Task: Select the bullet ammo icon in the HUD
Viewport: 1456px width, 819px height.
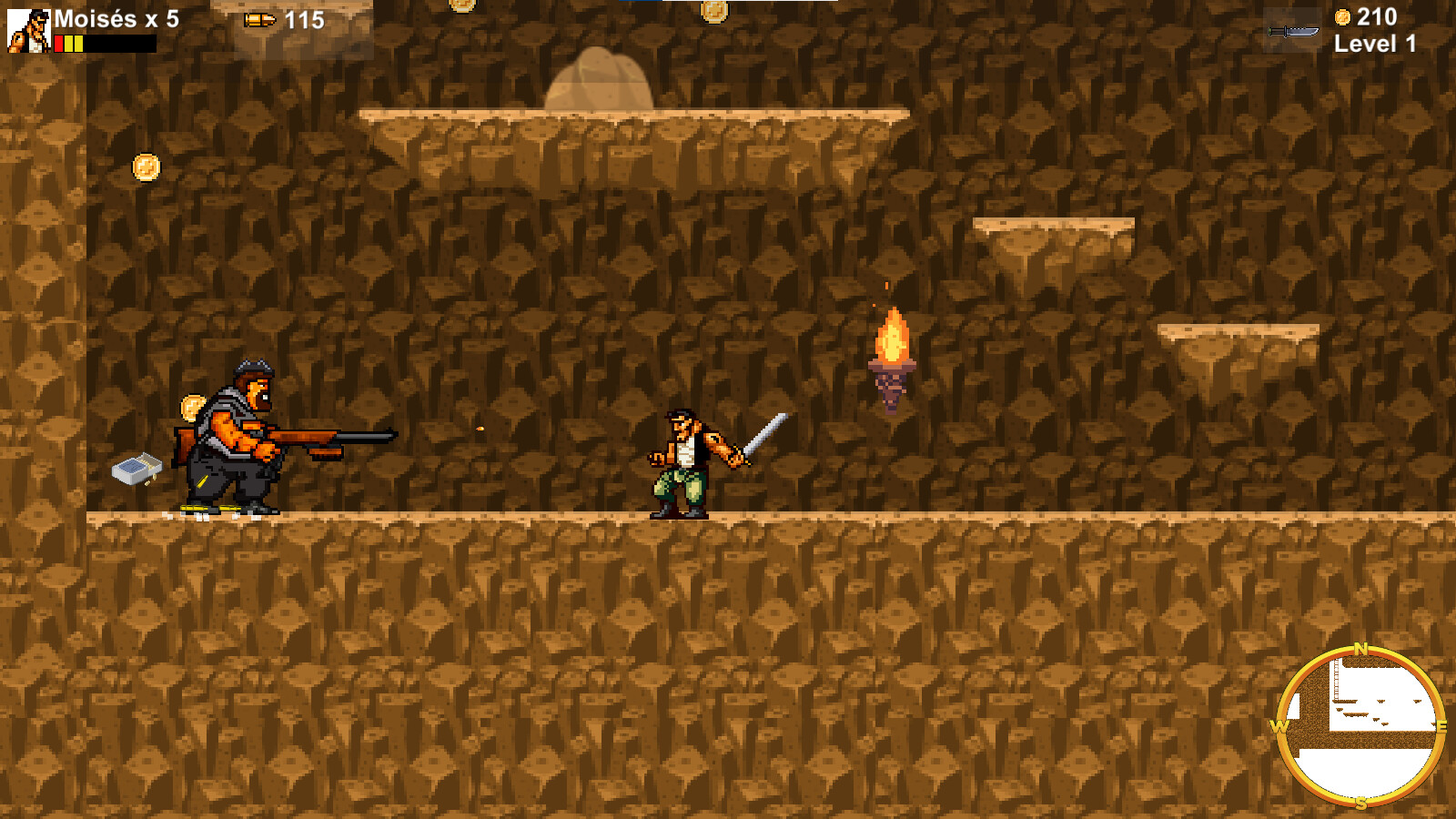Action: [x=259, y=18]
